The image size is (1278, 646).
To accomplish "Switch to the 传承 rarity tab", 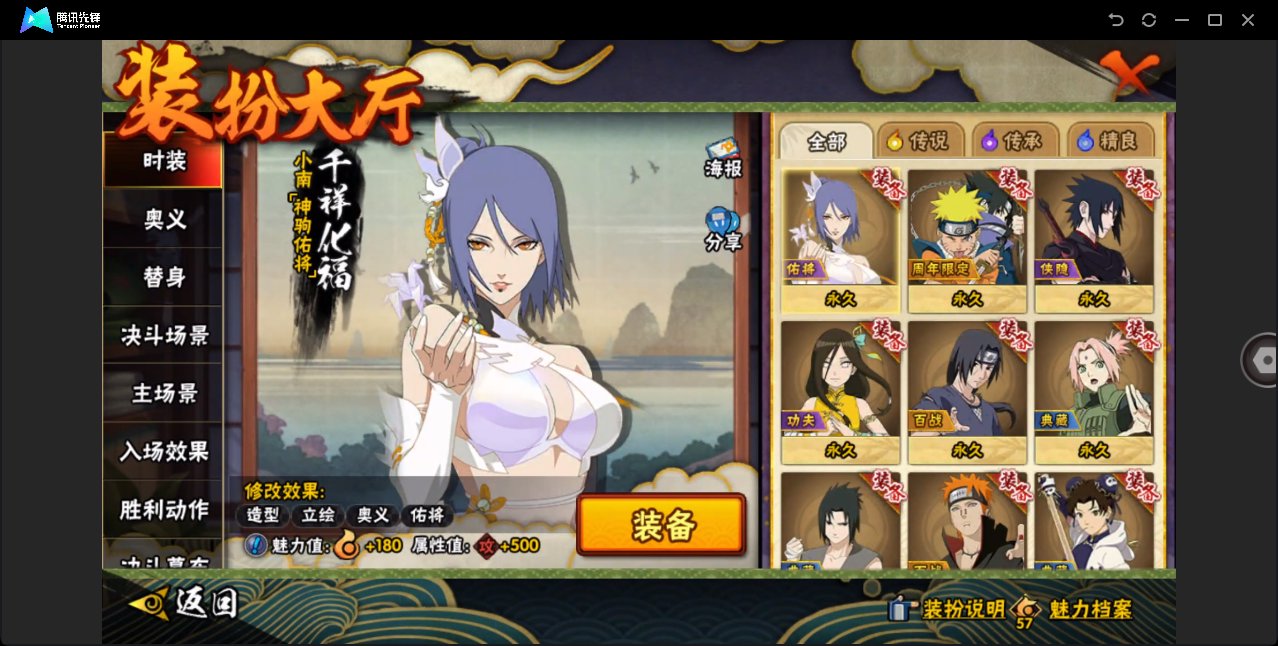I will click(1014, 141).
